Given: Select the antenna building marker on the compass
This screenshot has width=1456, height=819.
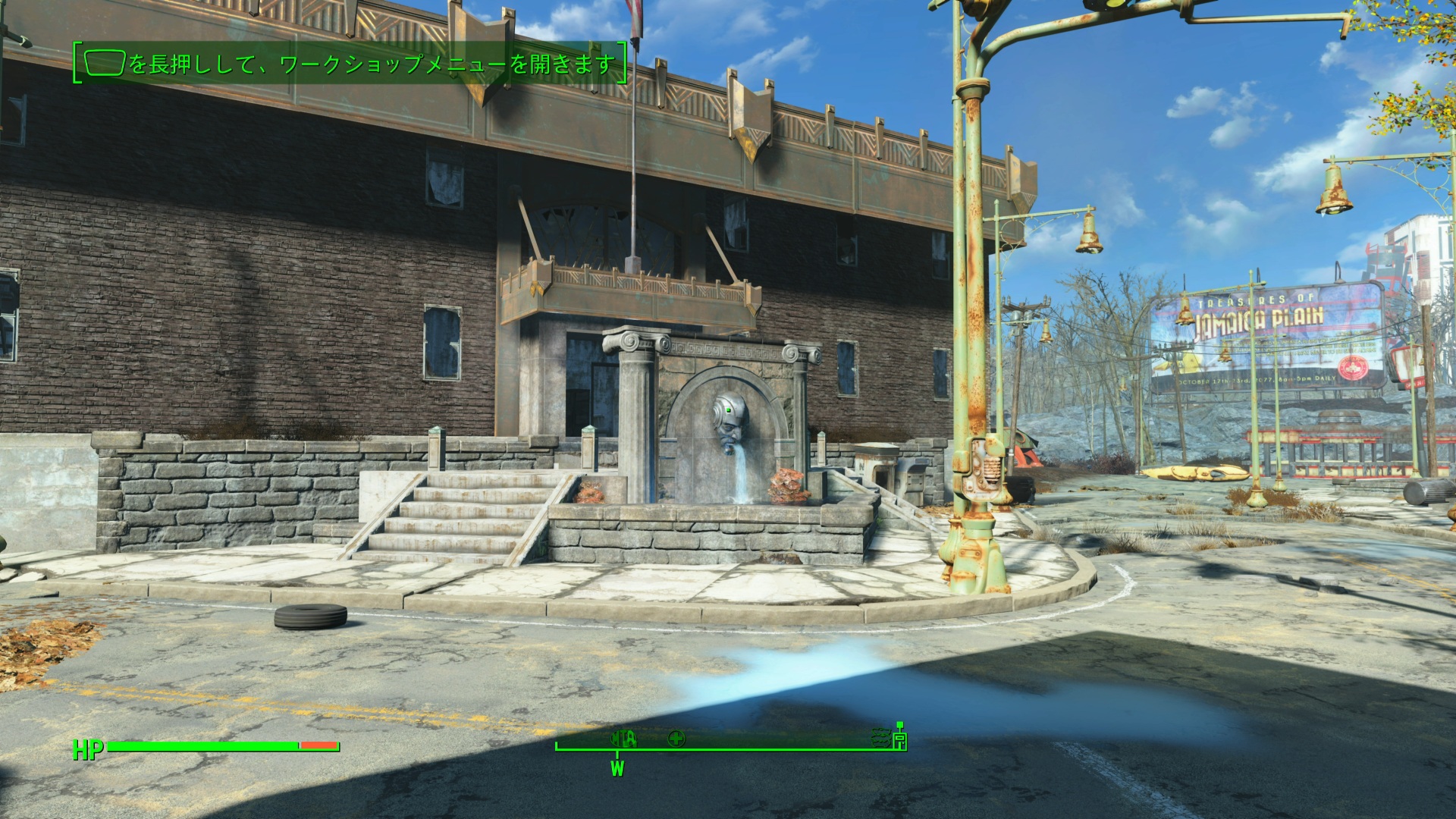Looking at the screenshot, I should [900, 739].
